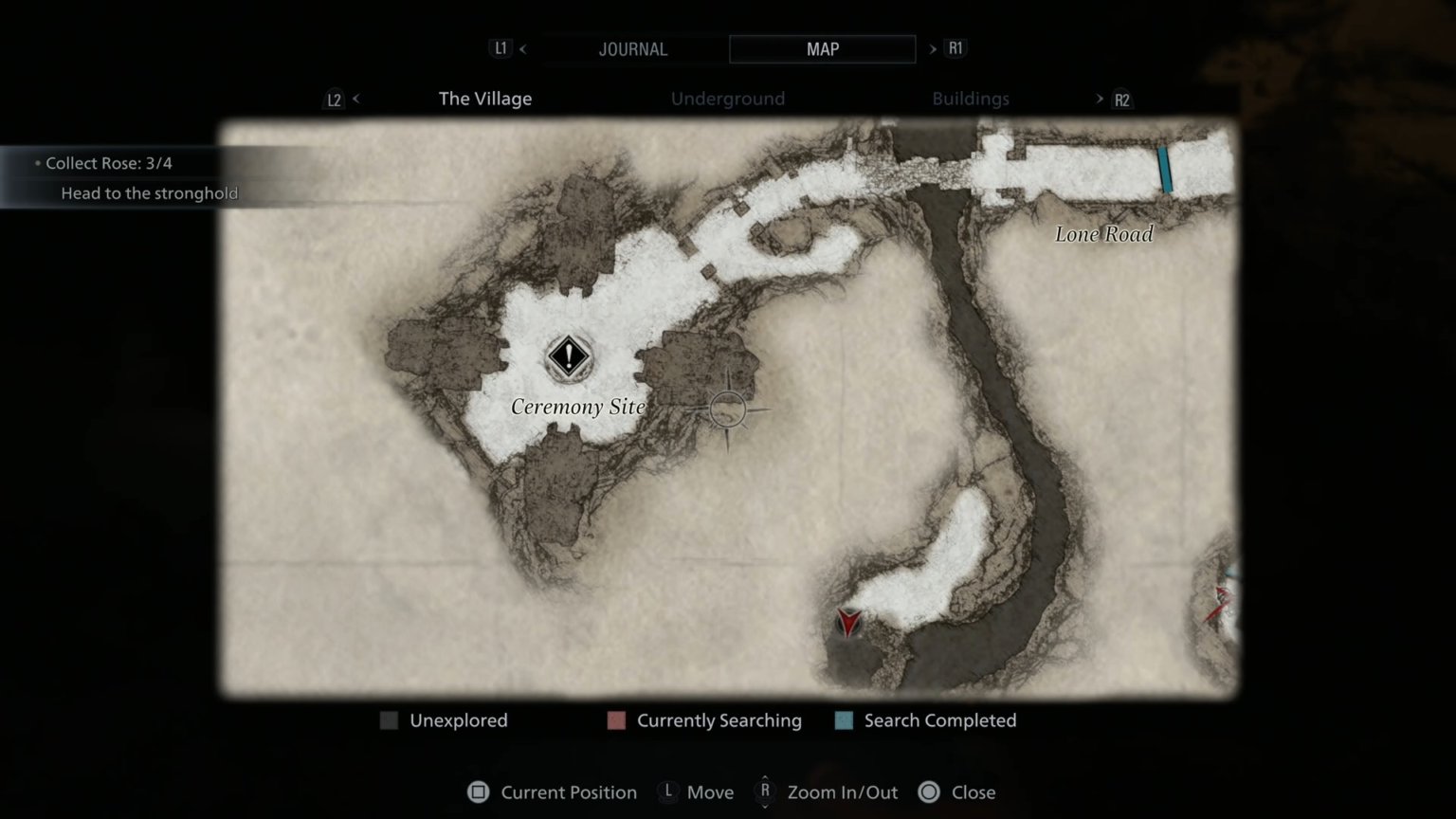1456x819 pixels.
Task: Click the red player position arrow marker
Action: pos(848,623)
